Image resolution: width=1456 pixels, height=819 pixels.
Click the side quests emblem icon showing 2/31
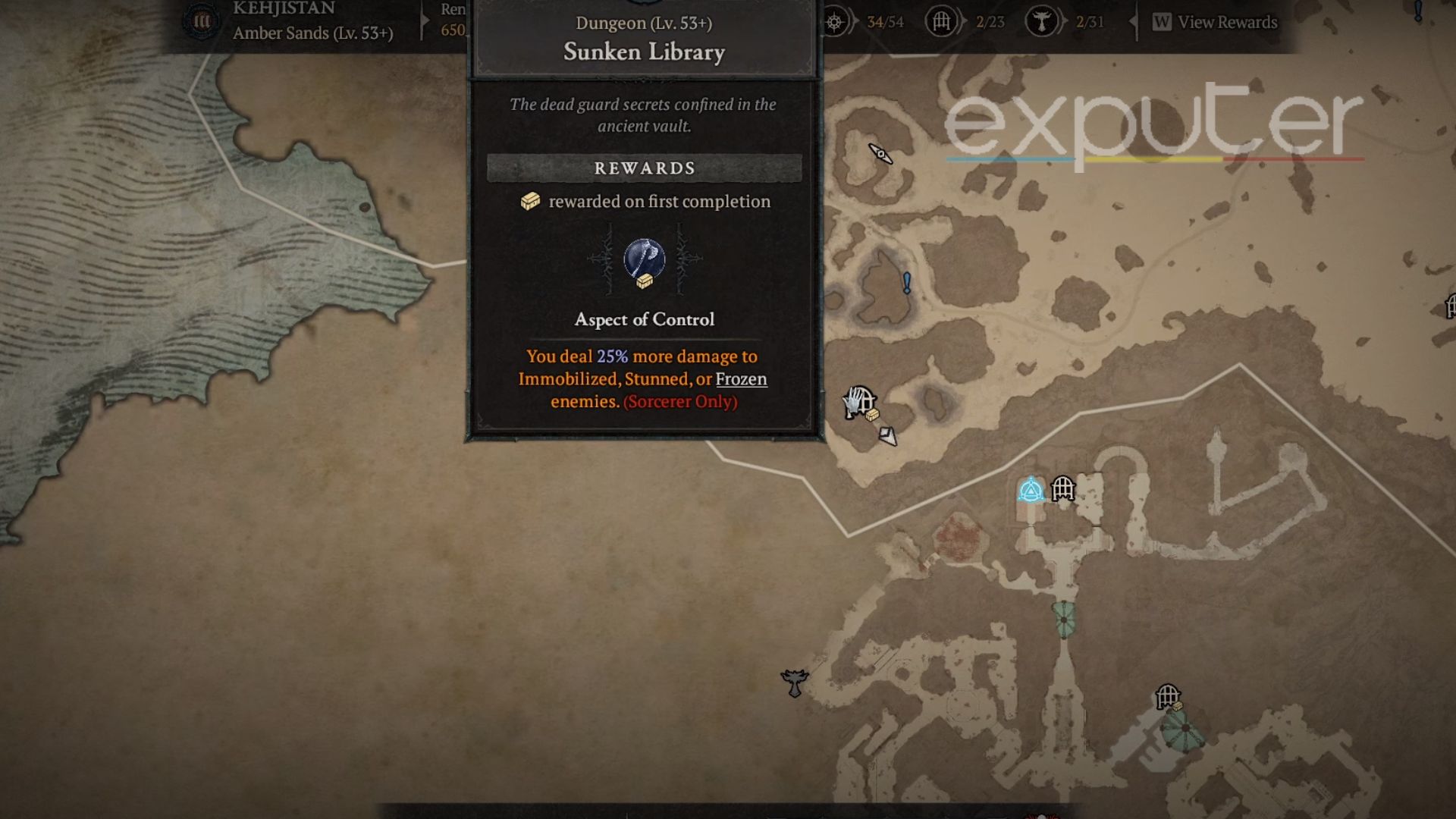click(1041, 23)
